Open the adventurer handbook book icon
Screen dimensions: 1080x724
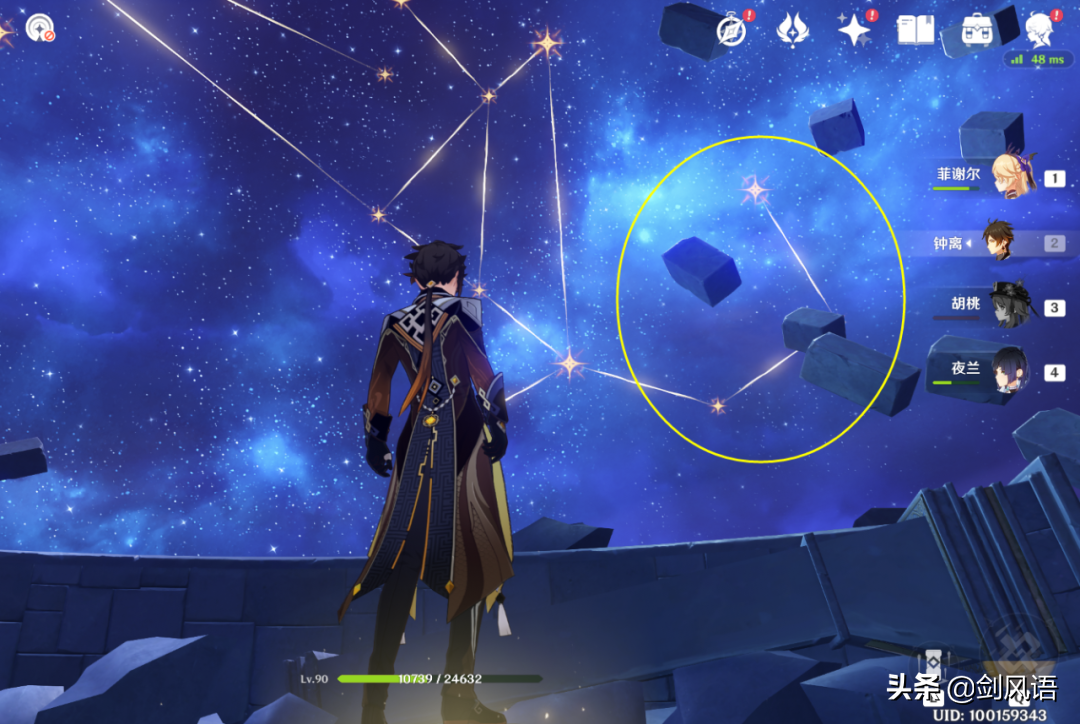(915, 31)
